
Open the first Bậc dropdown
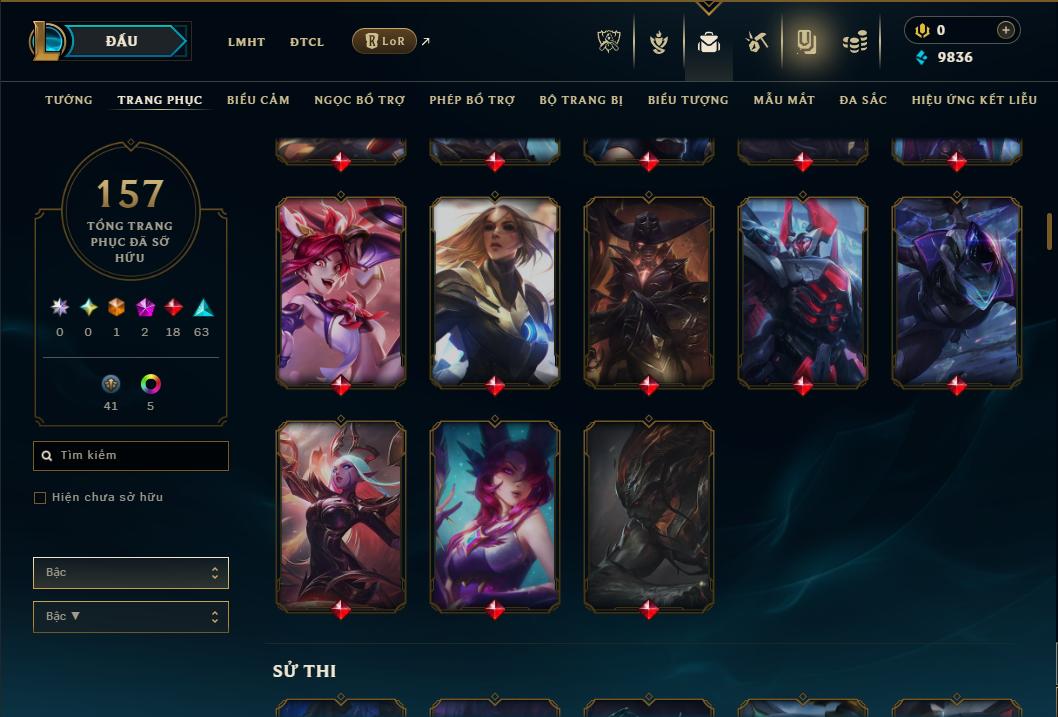(x=131, y=573)
